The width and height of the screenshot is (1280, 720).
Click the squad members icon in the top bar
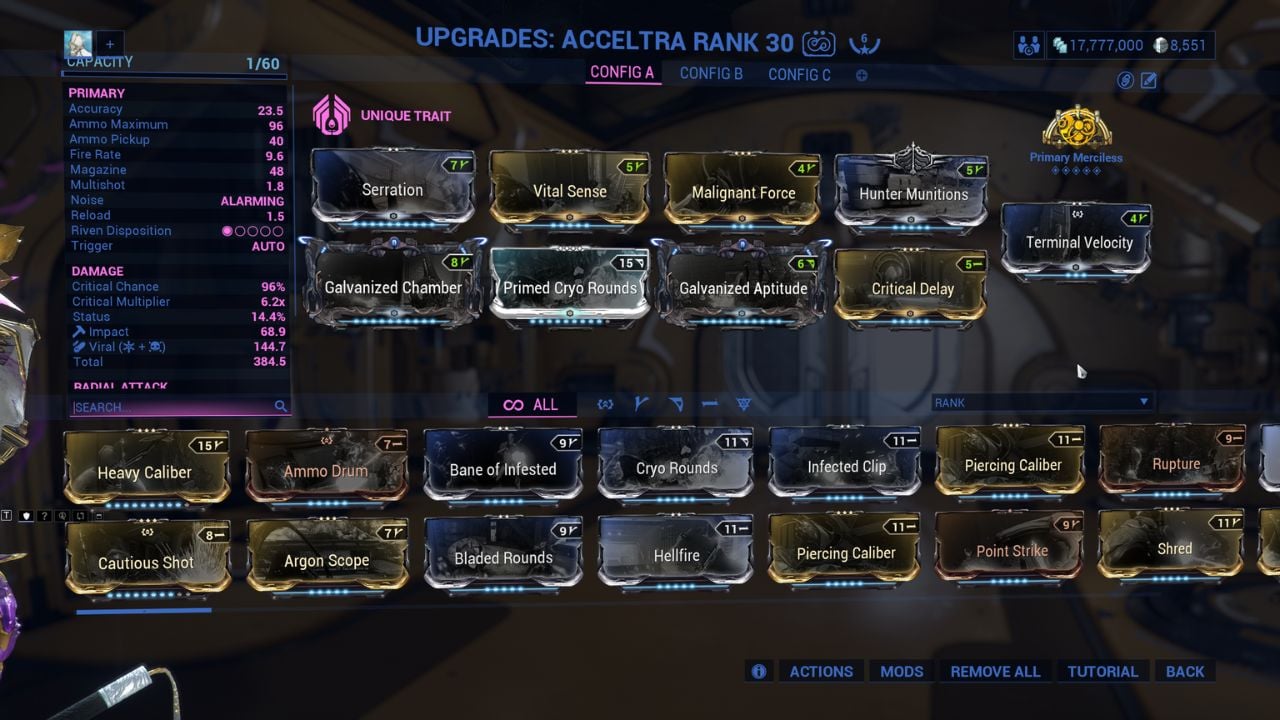tap(1028, 44)
